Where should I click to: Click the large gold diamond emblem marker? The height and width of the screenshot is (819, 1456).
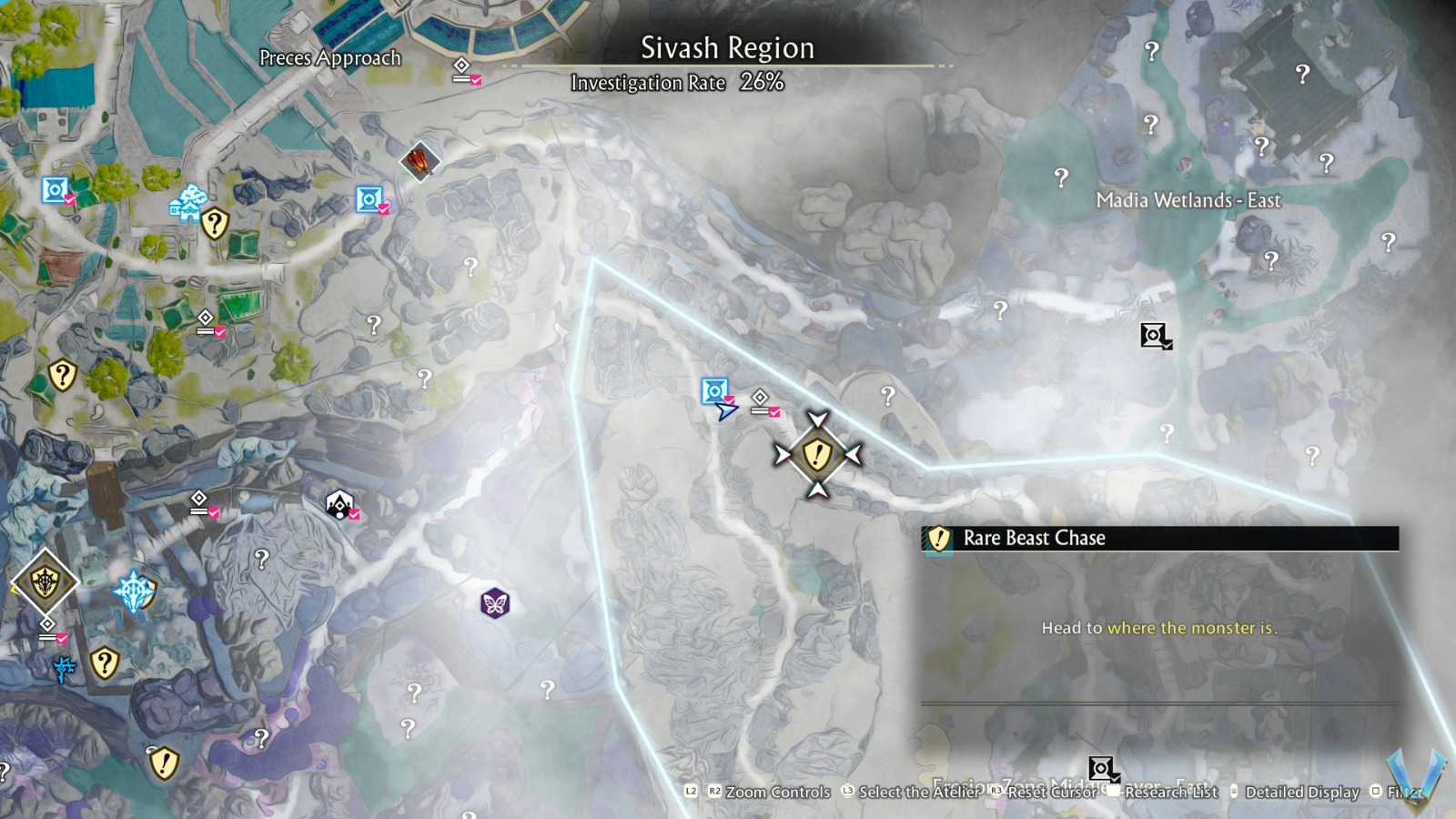point(44,581)
